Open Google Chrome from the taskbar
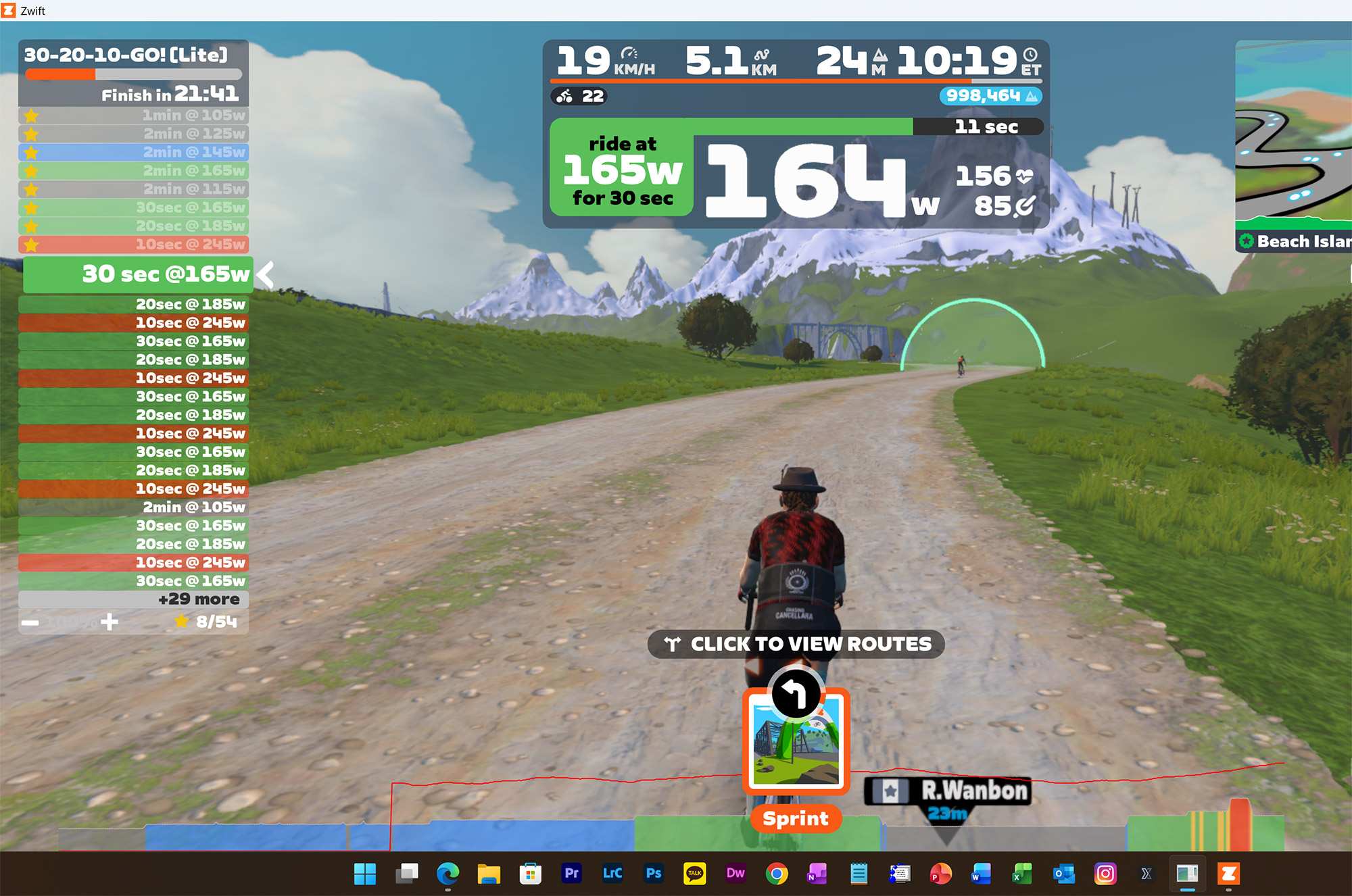1352x896 pixels. 777,874
